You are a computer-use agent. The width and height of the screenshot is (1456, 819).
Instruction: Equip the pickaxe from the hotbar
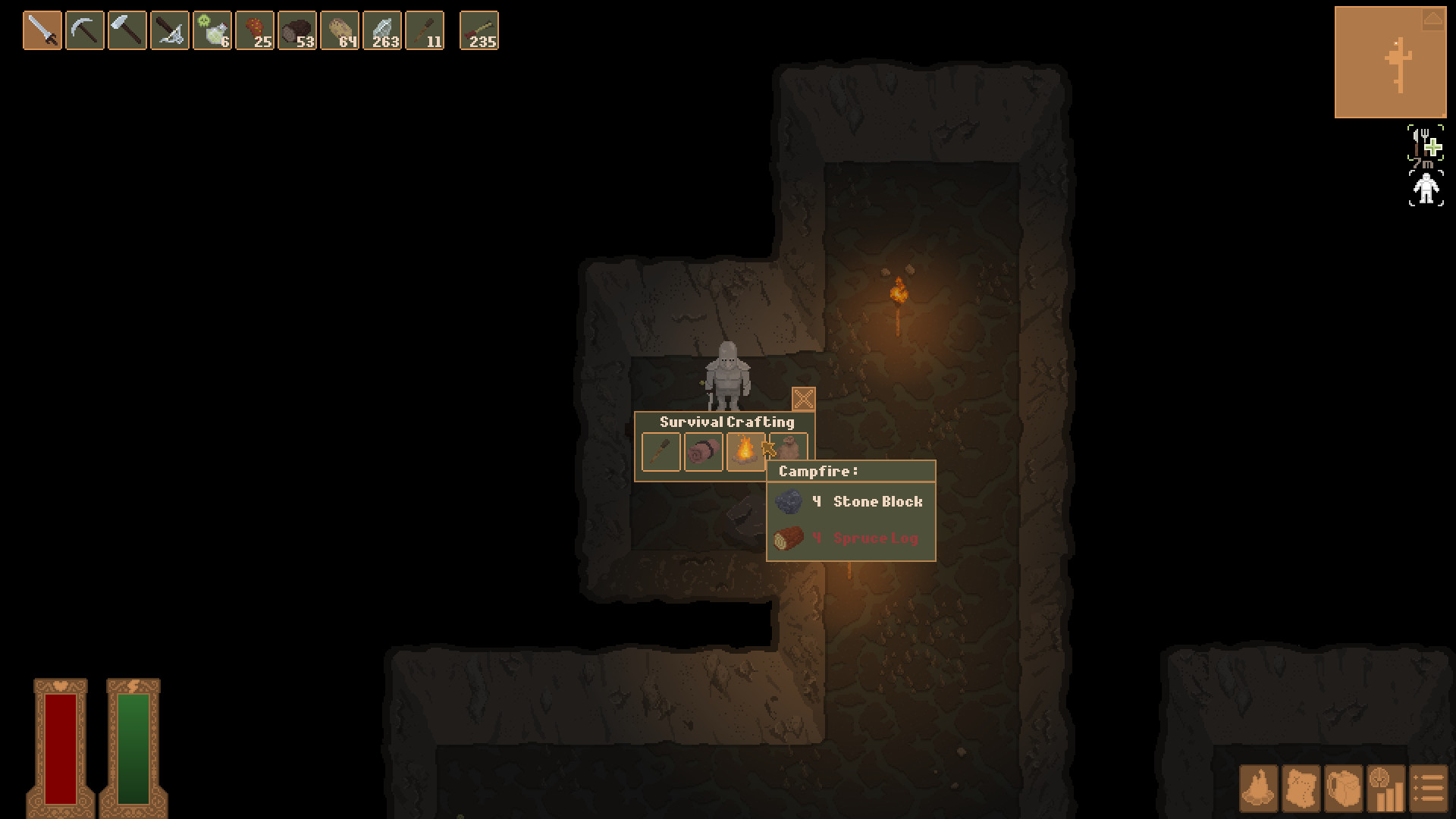pyautogui.click(x=86, y=32)
